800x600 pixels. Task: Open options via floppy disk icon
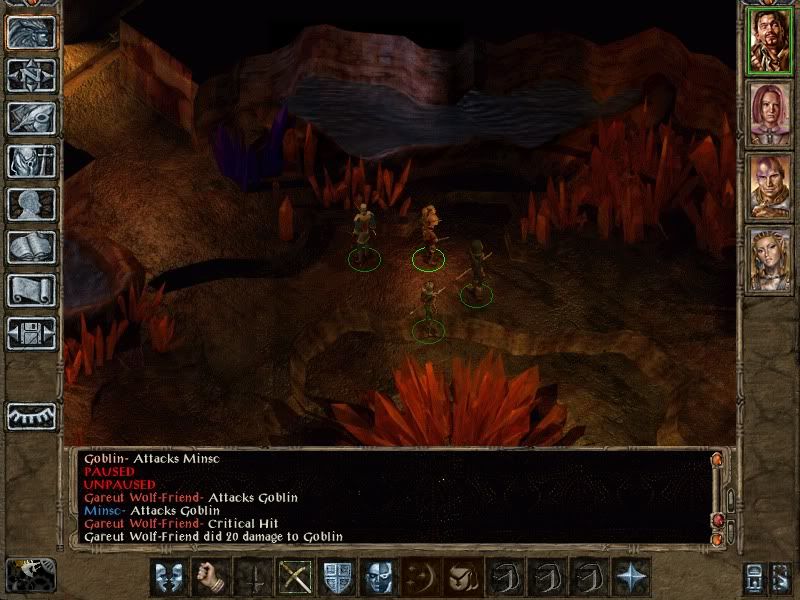click(31, 333)
